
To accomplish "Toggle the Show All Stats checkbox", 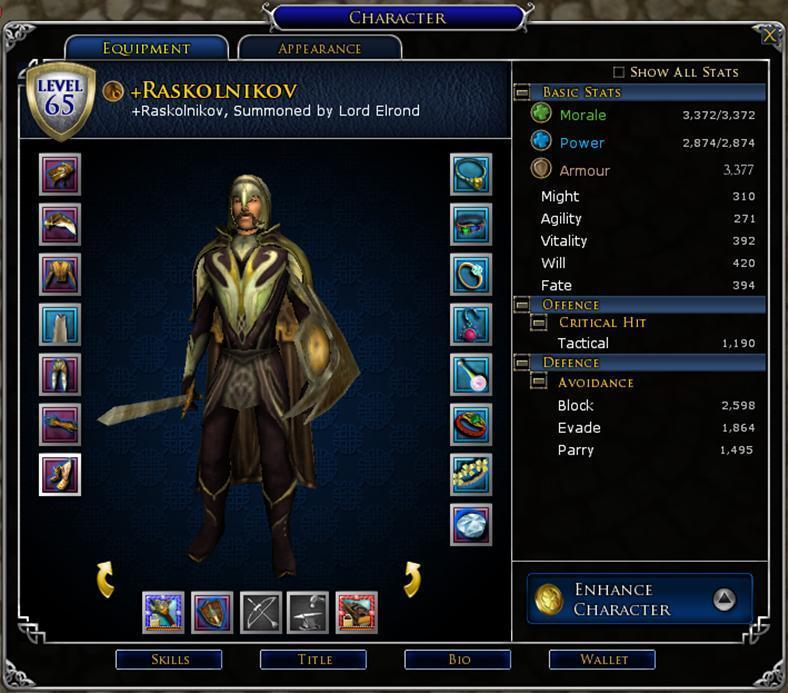I will [618, 72].
